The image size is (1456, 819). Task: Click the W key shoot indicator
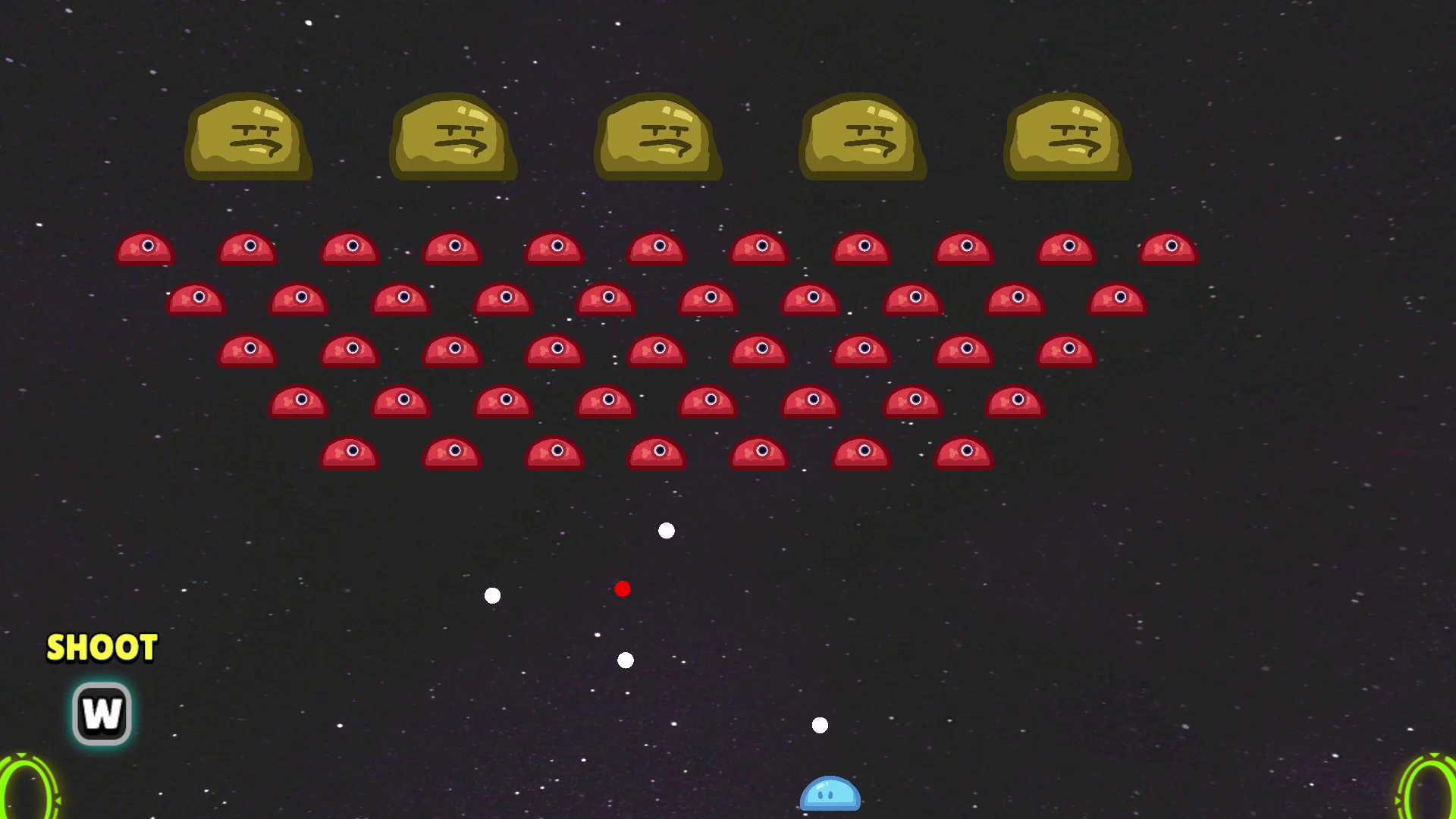(101, 713)
